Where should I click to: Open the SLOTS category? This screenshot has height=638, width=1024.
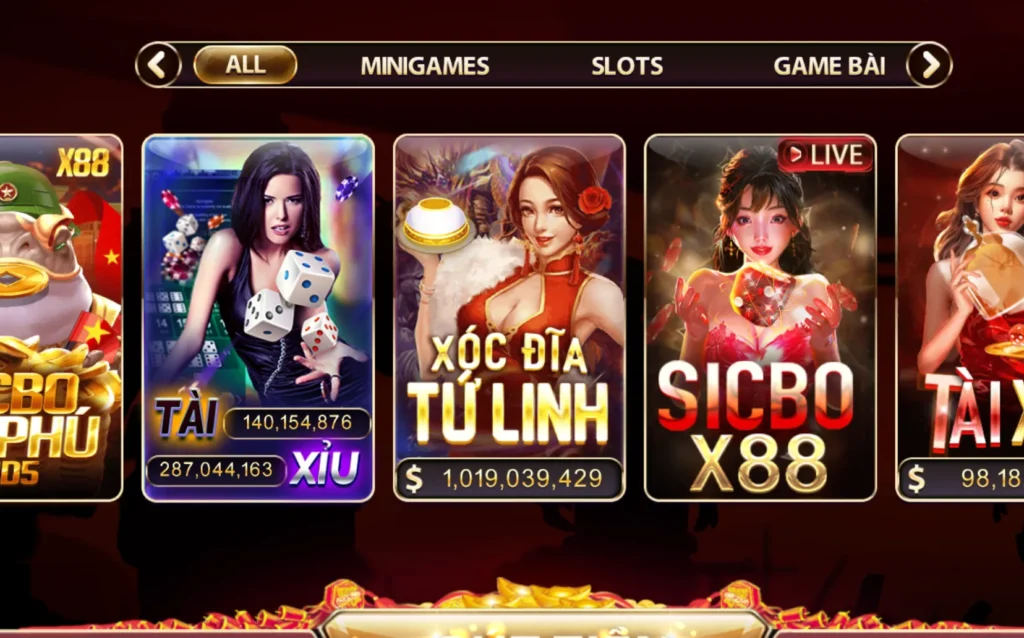pyautogui.click(x=627, y=66)
